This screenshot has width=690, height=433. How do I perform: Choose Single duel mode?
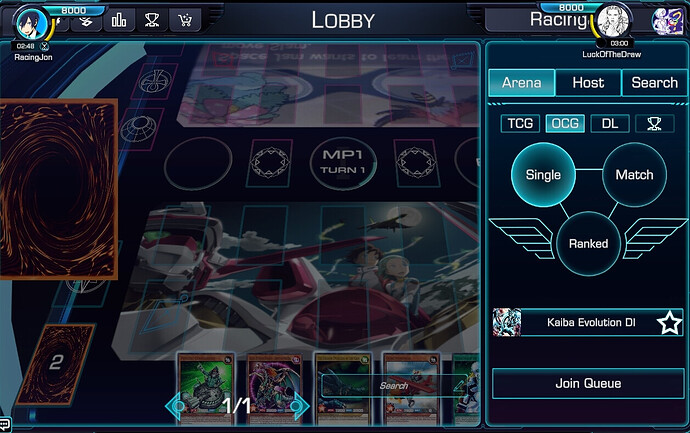tap(543, 174)
